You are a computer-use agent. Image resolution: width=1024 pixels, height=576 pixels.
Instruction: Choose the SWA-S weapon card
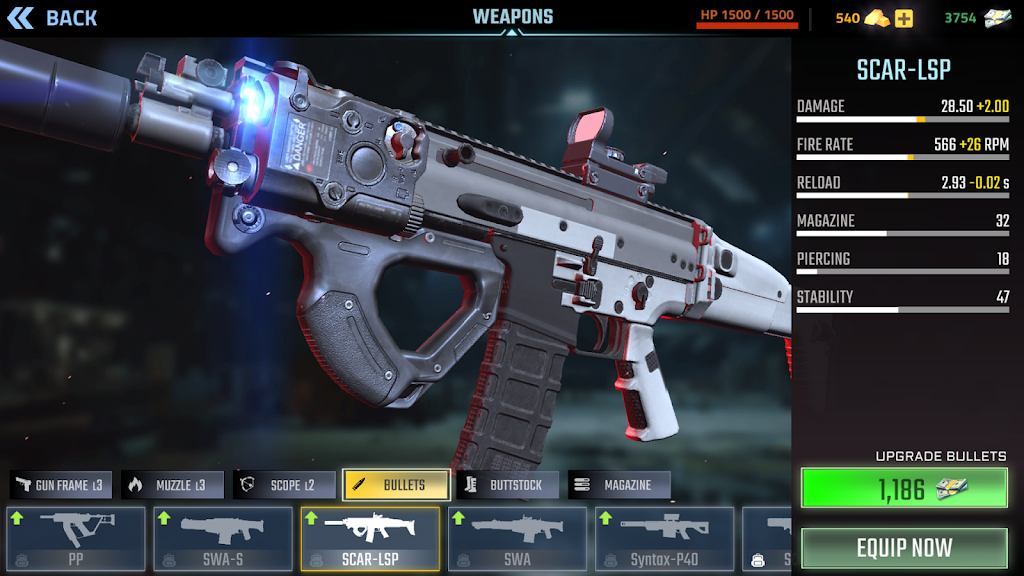tap(223, 539)
